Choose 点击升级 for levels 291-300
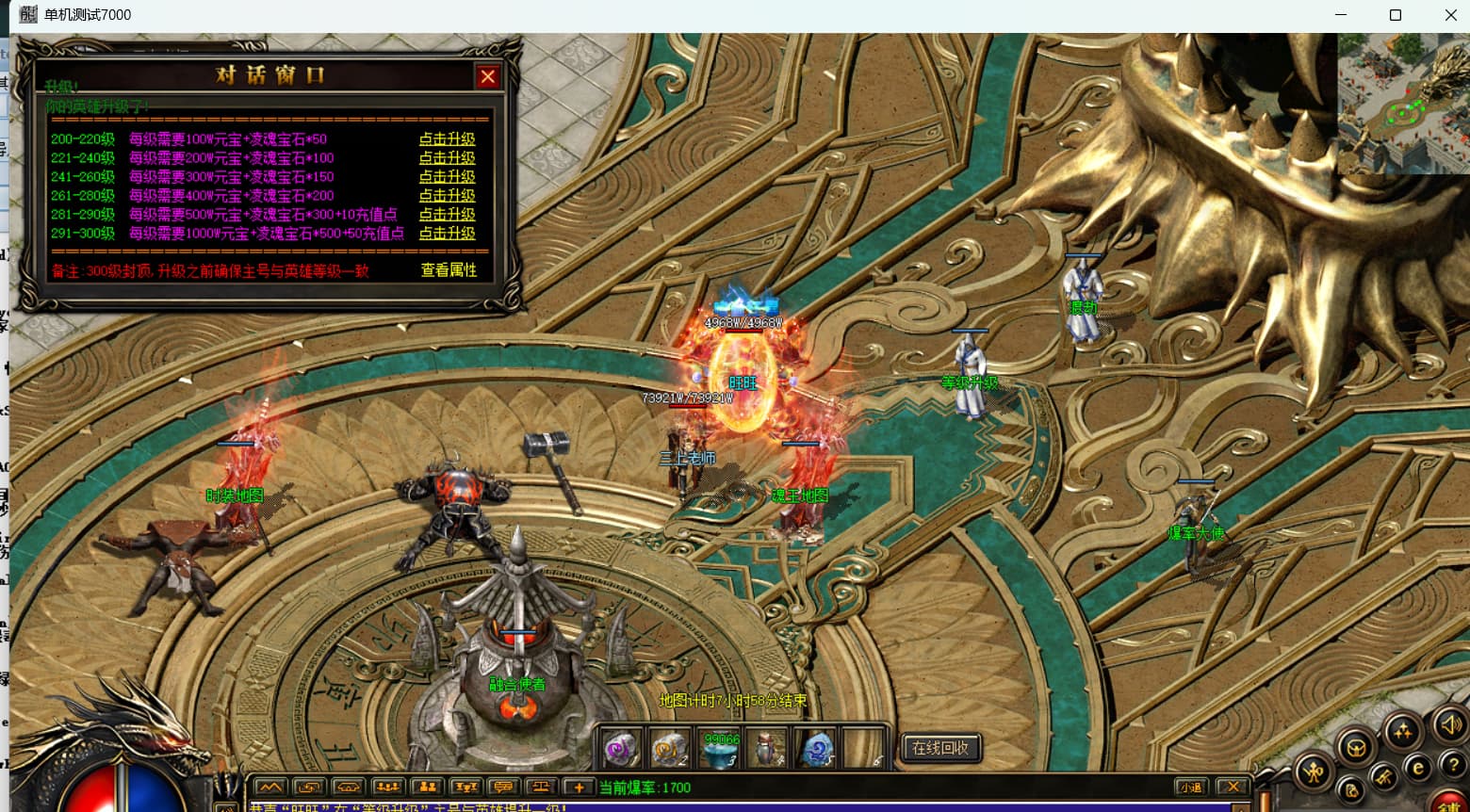 point(447,234)
